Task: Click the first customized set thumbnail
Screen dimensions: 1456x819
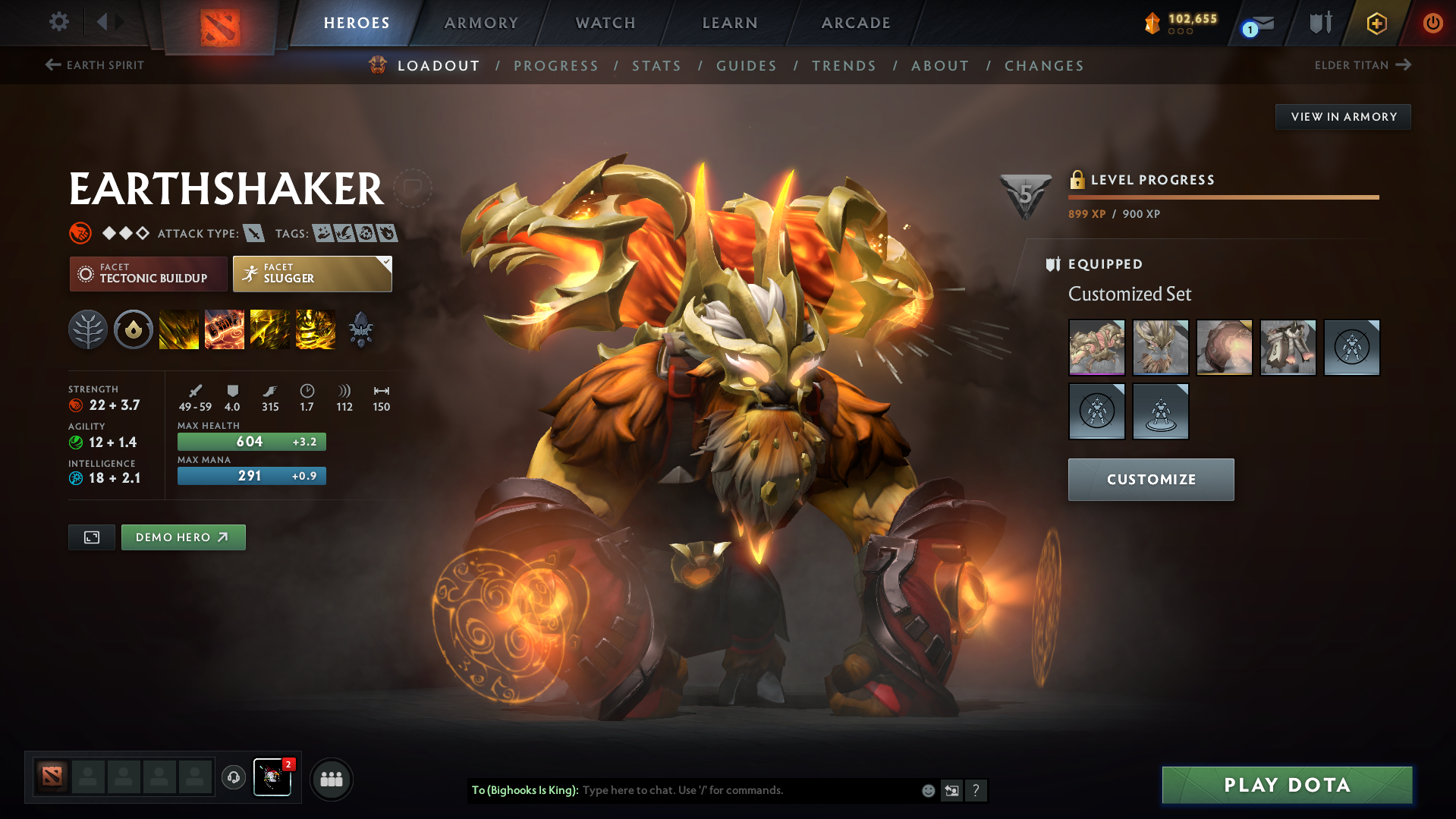Action: (1096, 348)
